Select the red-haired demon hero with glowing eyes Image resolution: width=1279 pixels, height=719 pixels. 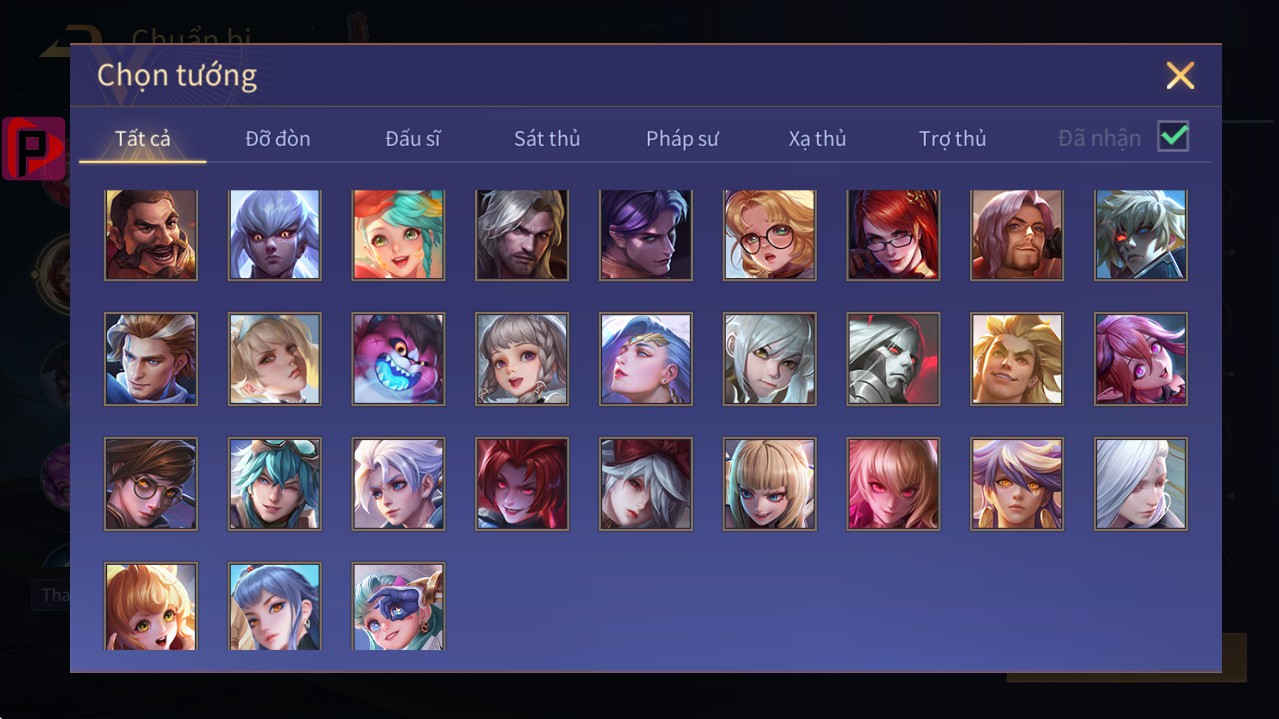[522, 483]
